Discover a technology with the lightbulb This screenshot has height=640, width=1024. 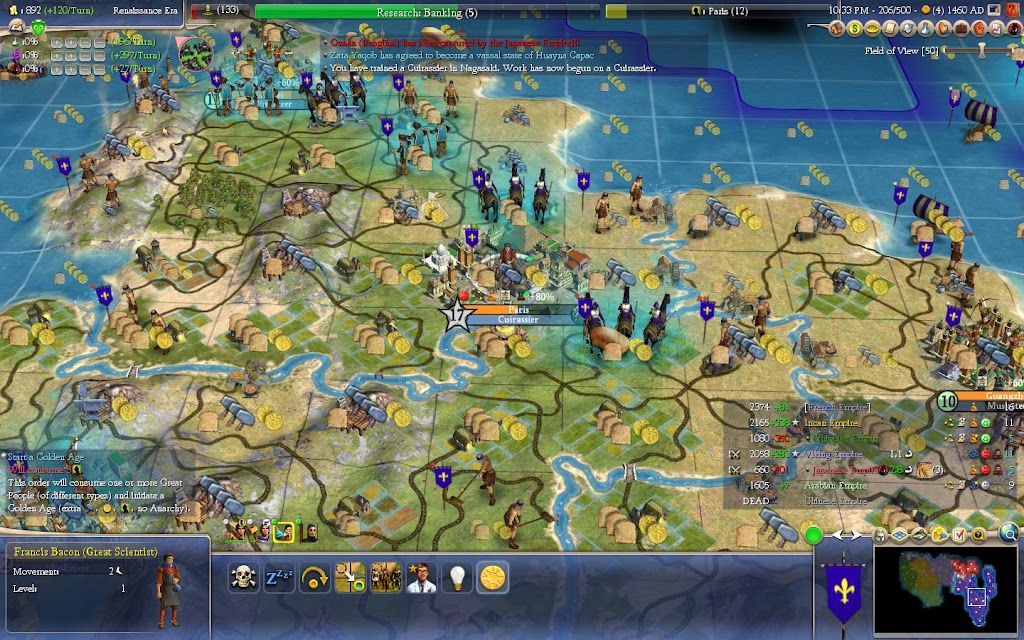[x=457, y=576]
